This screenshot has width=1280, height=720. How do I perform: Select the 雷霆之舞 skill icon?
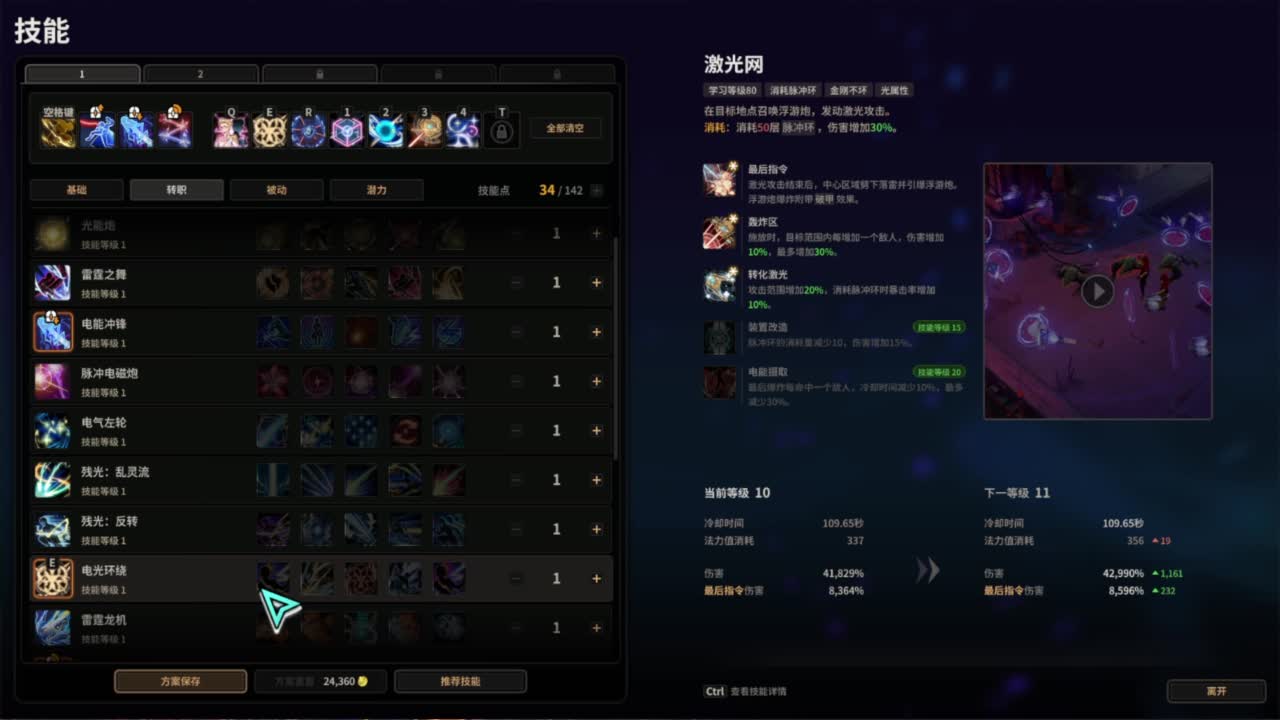53,283
